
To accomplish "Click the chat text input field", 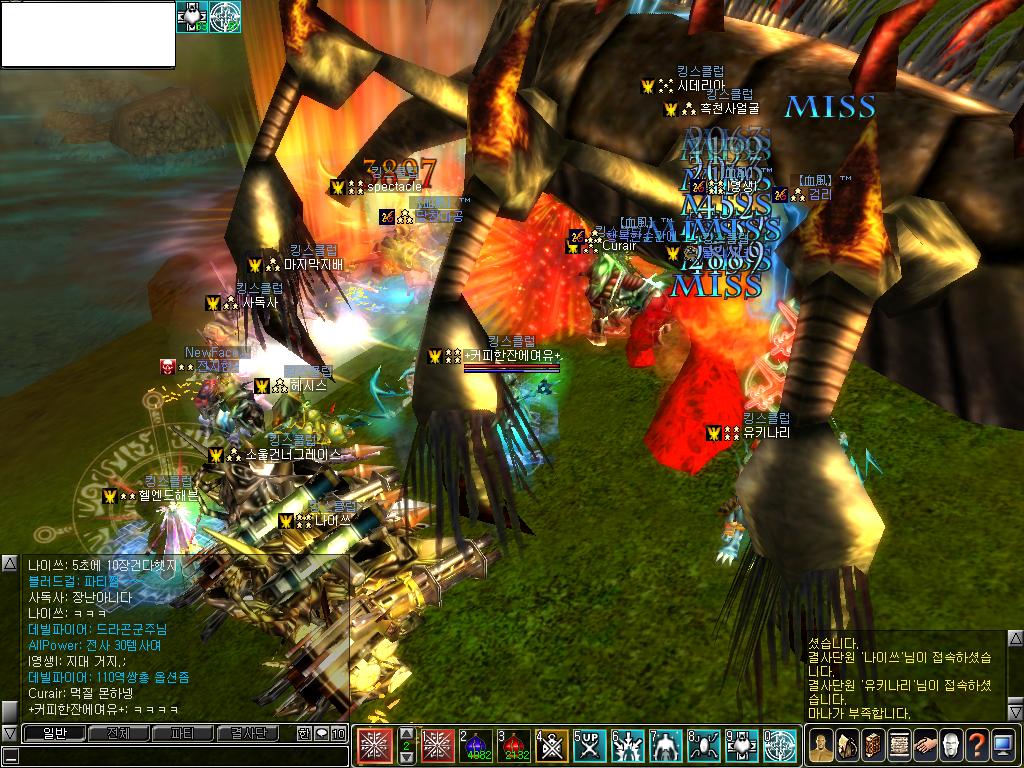I will (x=180, y=756).
